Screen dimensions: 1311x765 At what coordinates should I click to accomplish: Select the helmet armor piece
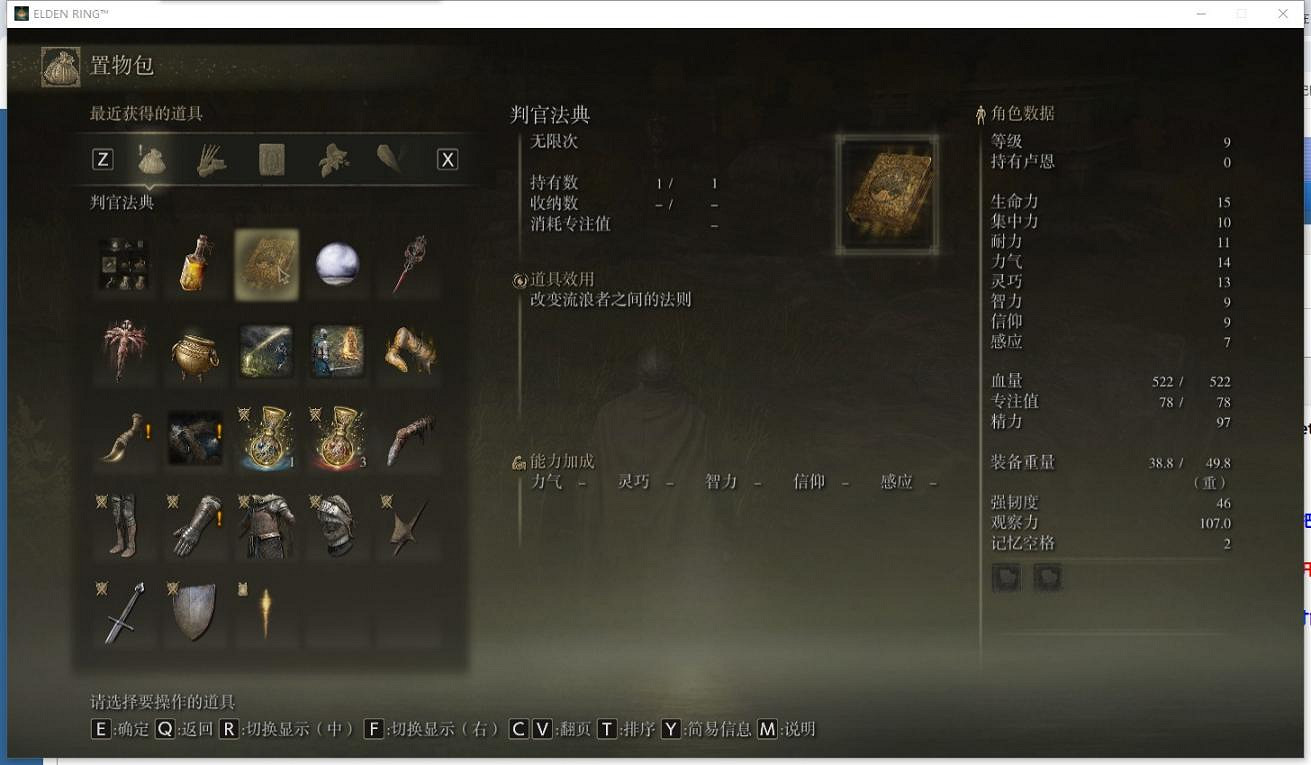pyautogui.click(x=338, y=523)
